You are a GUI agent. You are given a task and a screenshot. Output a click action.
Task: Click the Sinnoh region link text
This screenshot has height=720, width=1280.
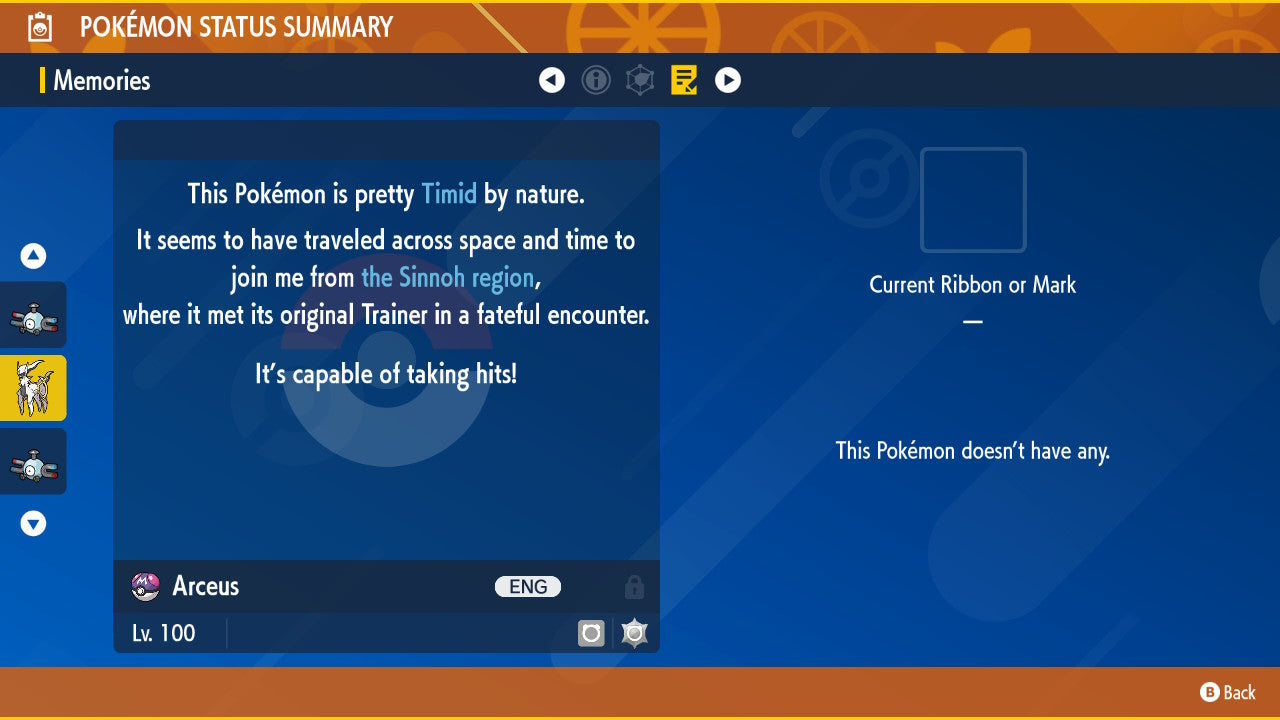447,278
